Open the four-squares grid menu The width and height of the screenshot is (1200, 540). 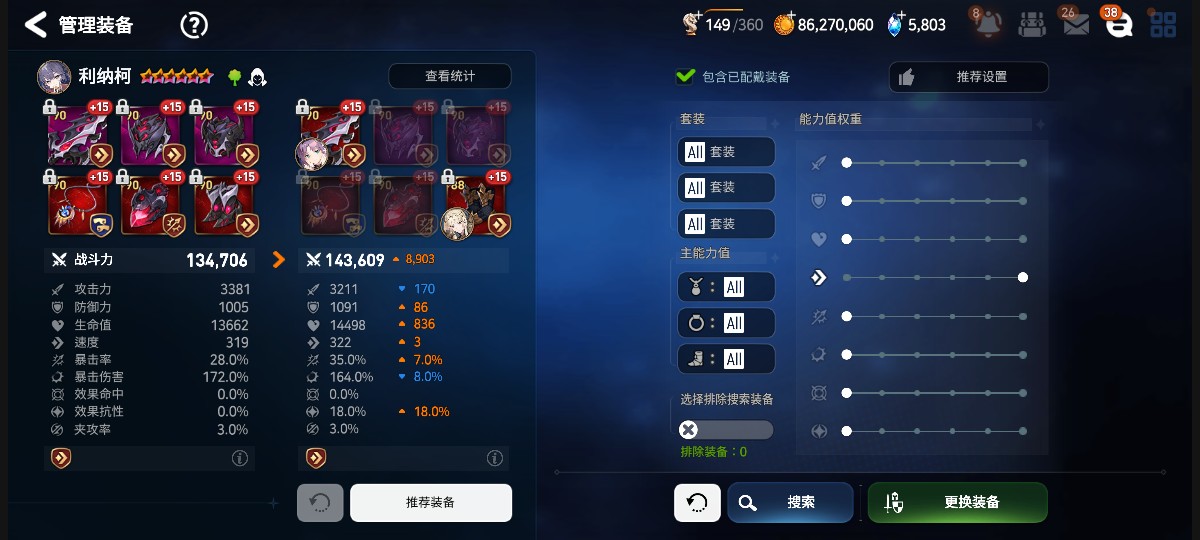click(1163, 25)
